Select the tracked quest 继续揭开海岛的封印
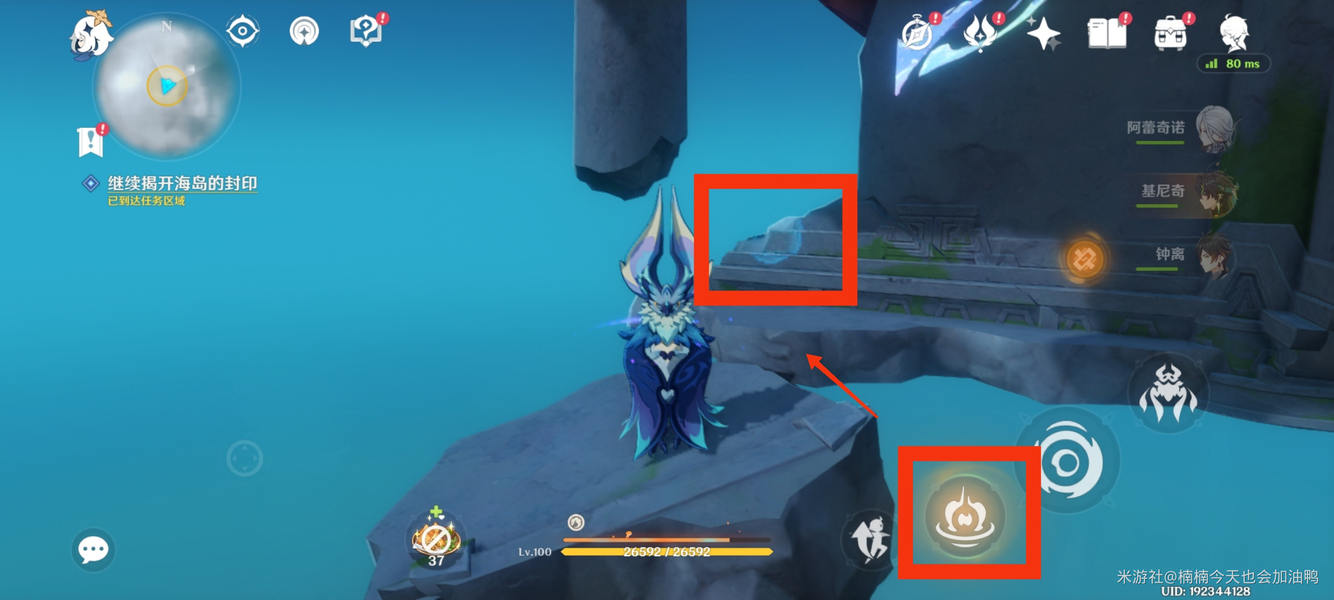 coord(182,184)
